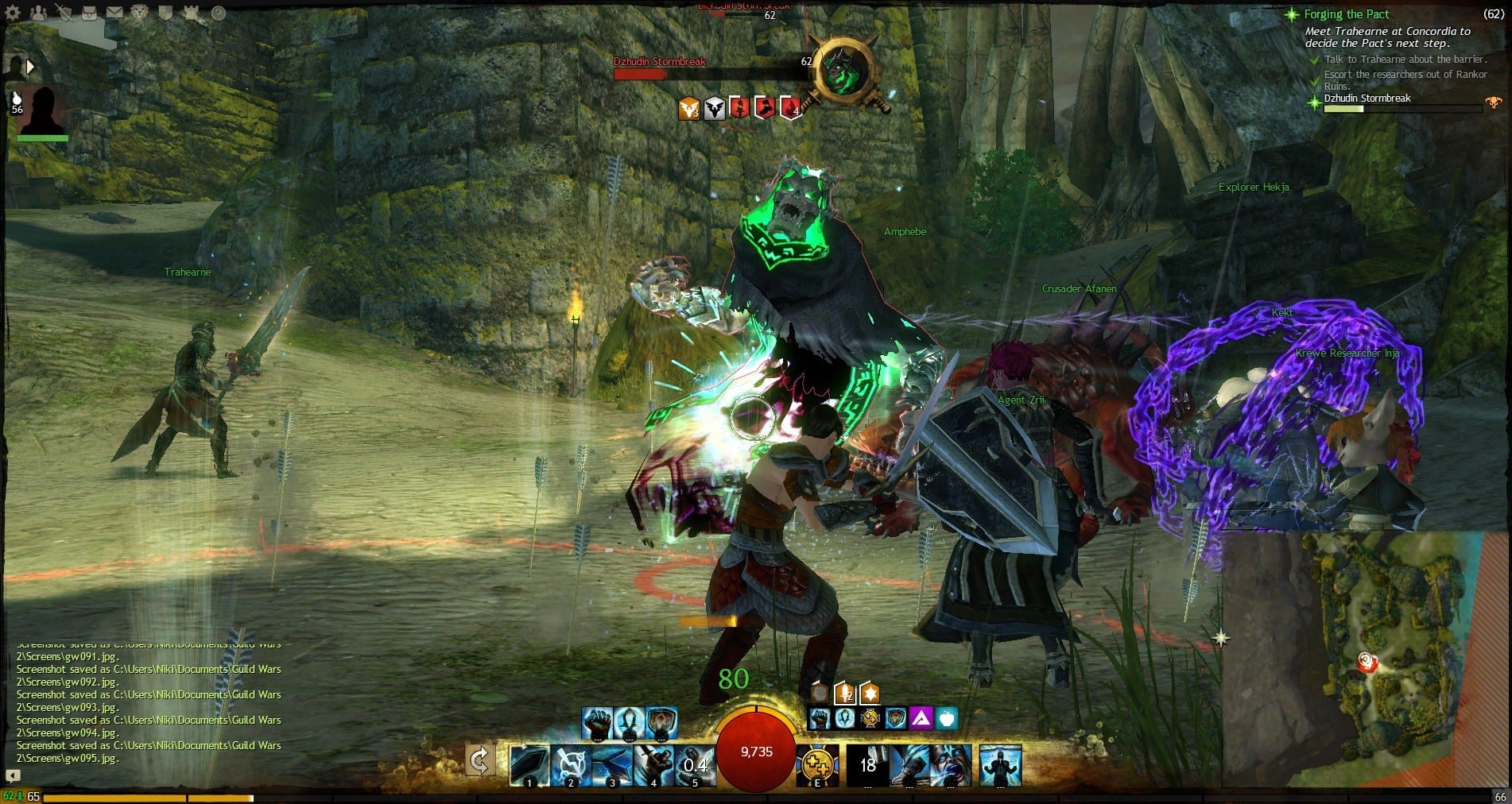
Task: Open the Black Lion Trading Company lion icon
Action: [x=140, y=13]
